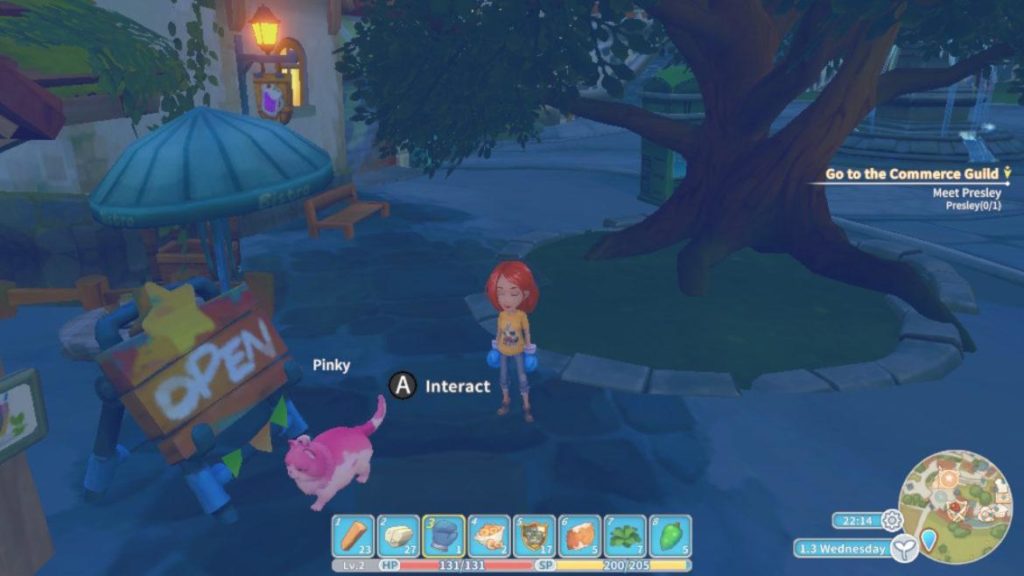Image resolution: width=1024 pixels, height=576 pixels.
Task: Click the sprout season icon by the date
Action: [904, 547]
